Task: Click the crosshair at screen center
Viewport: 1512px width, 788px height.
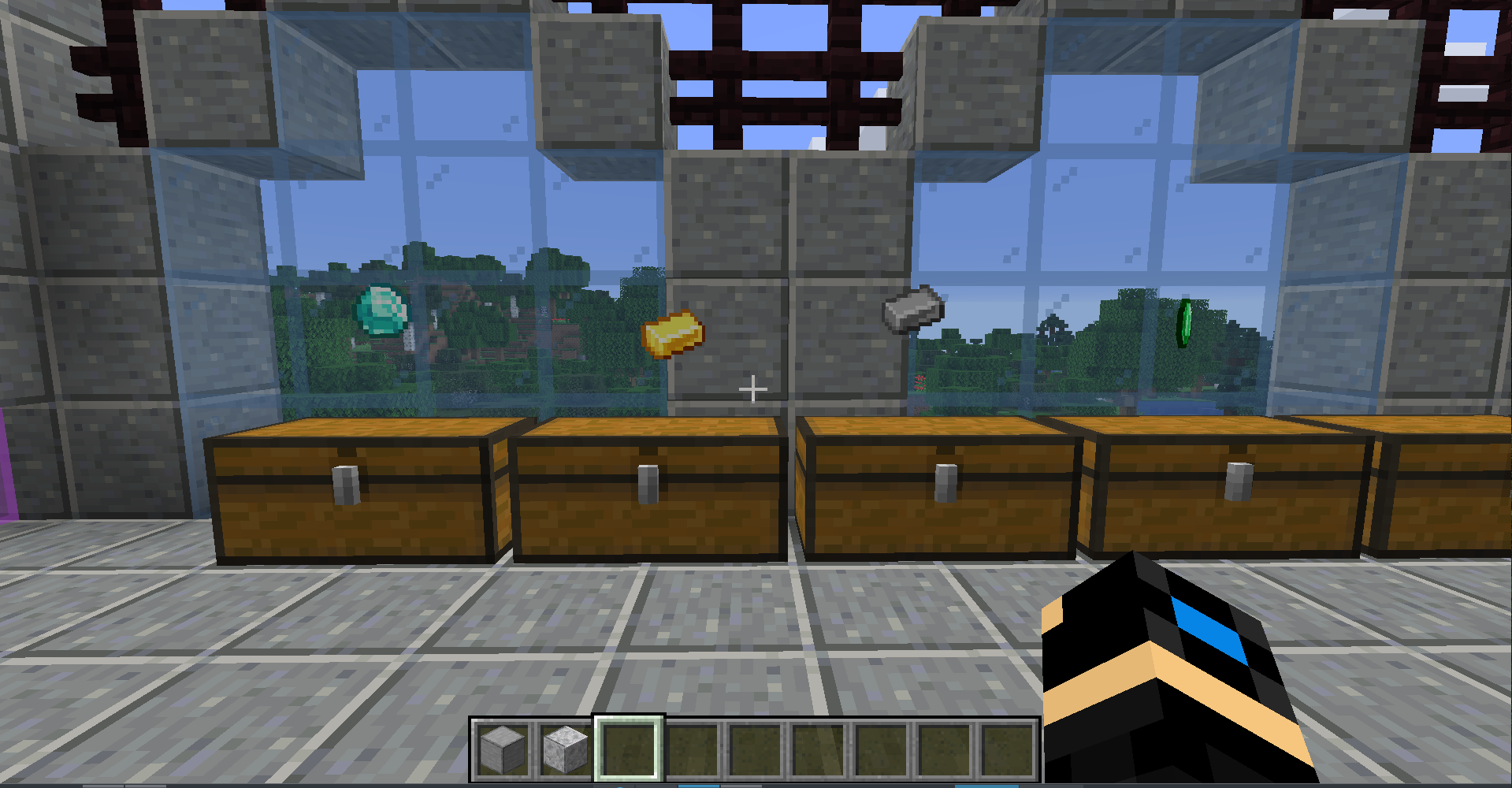Action: tap(752, 388)
